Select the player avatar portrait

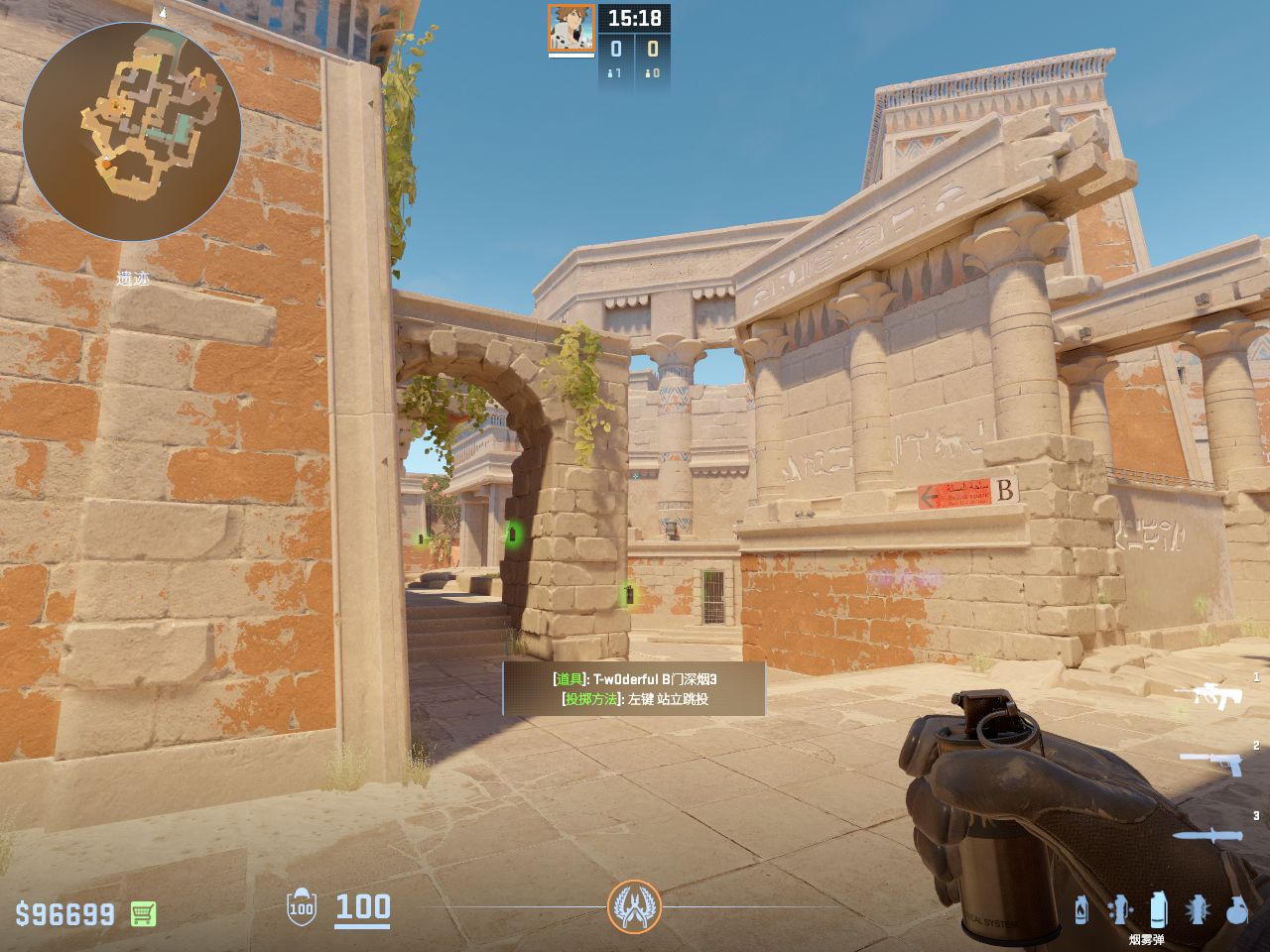(571, 29)
